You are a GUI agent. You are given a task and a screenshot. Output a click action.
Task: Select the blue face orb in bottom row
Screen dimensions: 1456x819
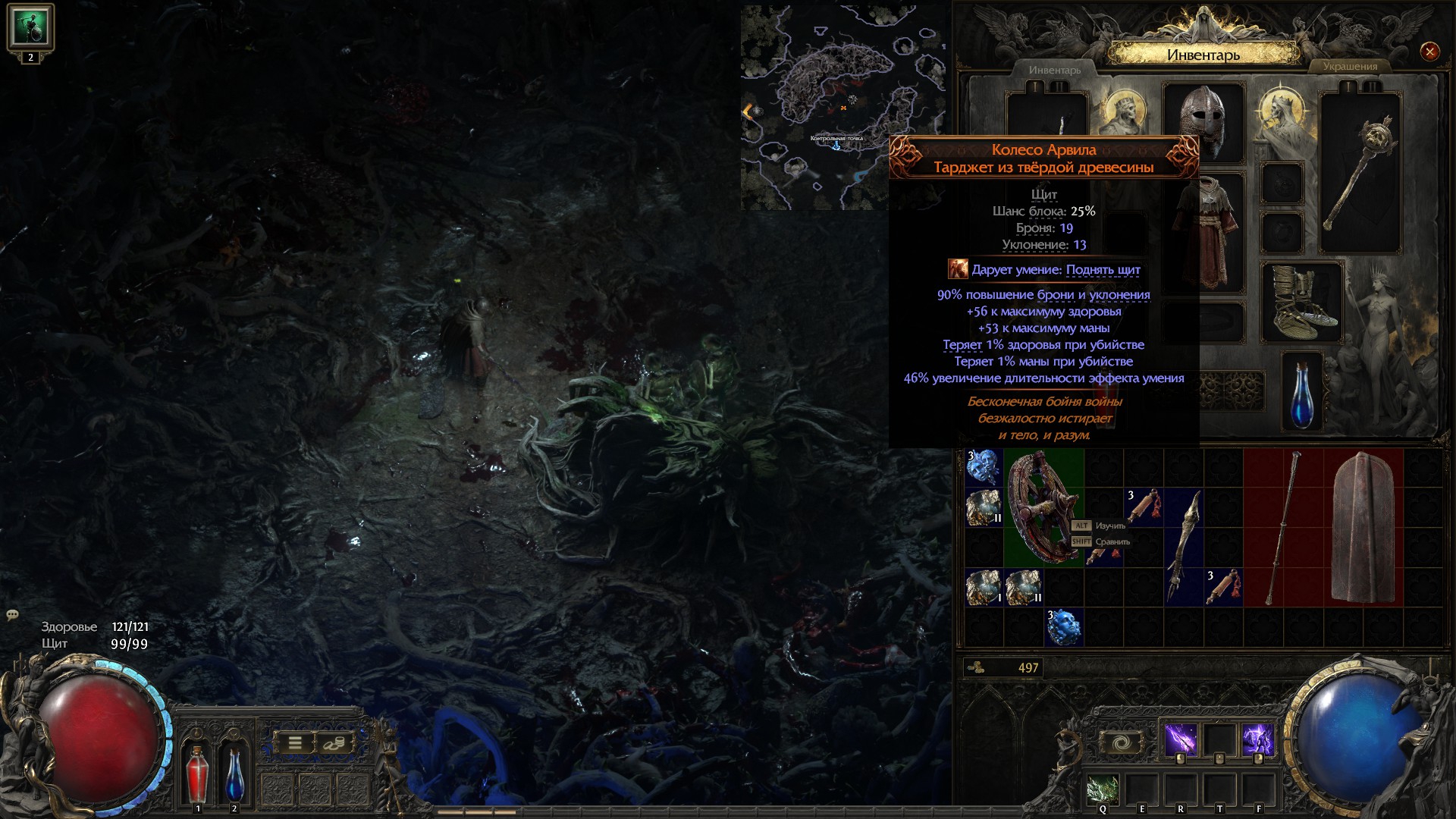click(x=1063, y=627)
